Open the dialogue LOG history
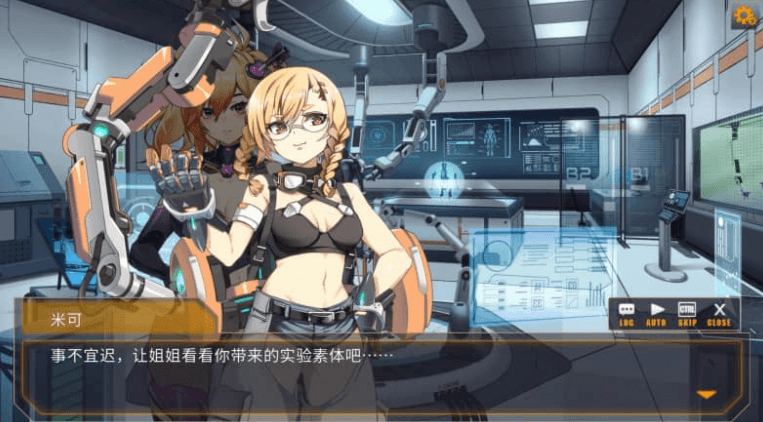The height and width of the screenshot is (422, 763). [x=627, y=314]
